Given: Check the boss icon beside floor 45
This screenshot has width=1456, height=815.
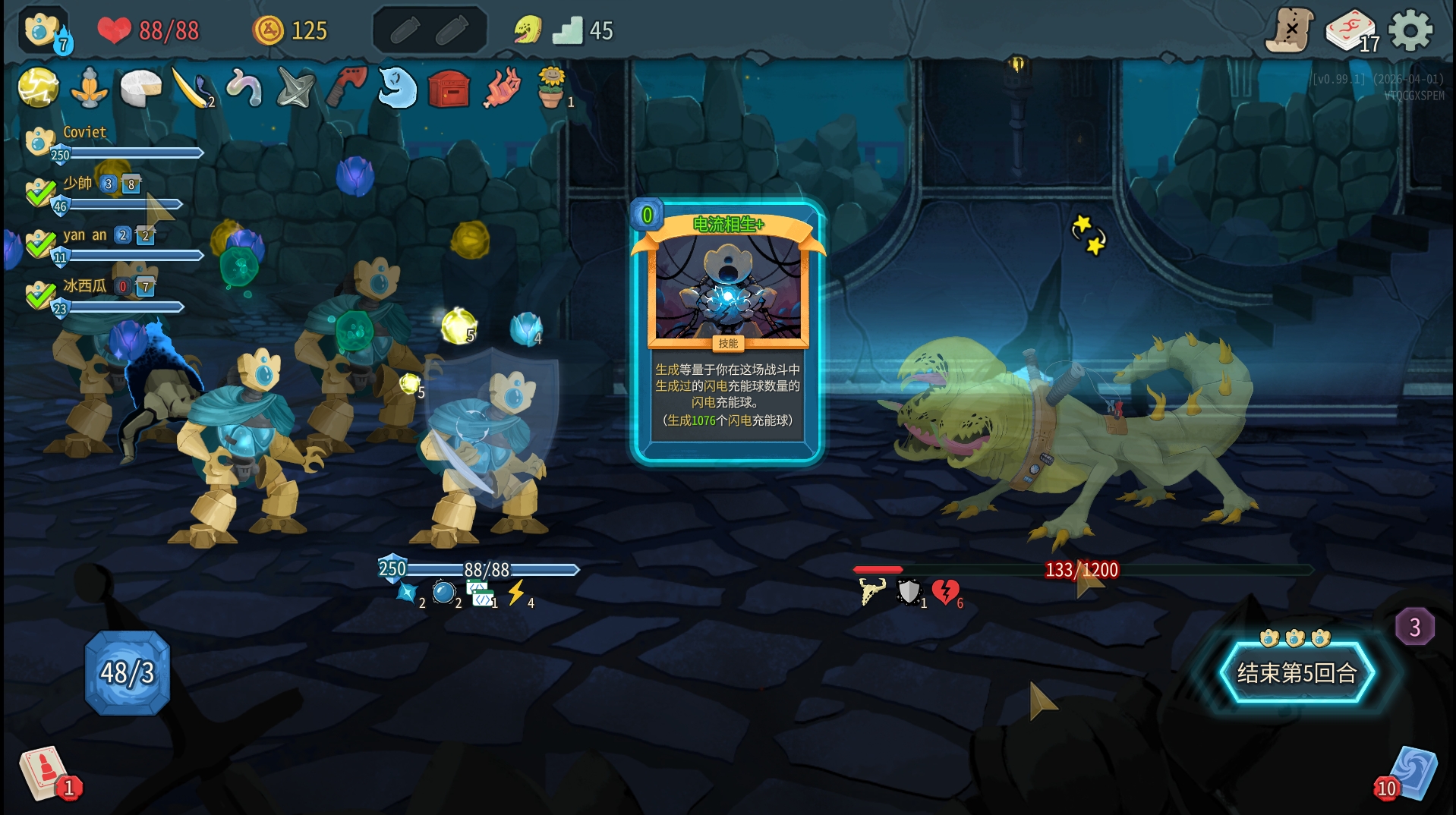Looking at the screenshot, I should [527, 30].
